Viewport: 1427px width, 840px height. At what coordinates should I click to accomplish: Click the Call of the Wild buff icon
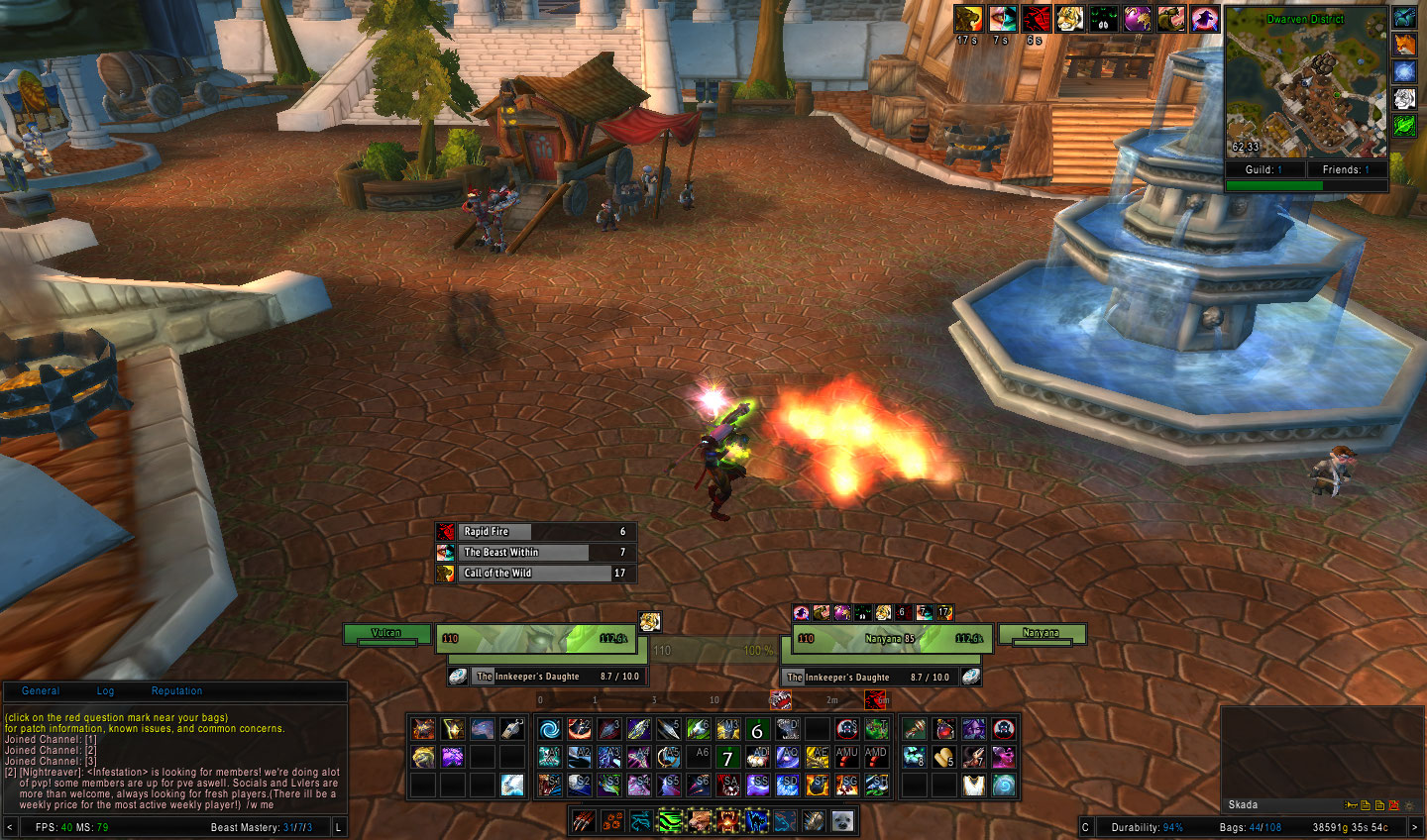point(446,573)
